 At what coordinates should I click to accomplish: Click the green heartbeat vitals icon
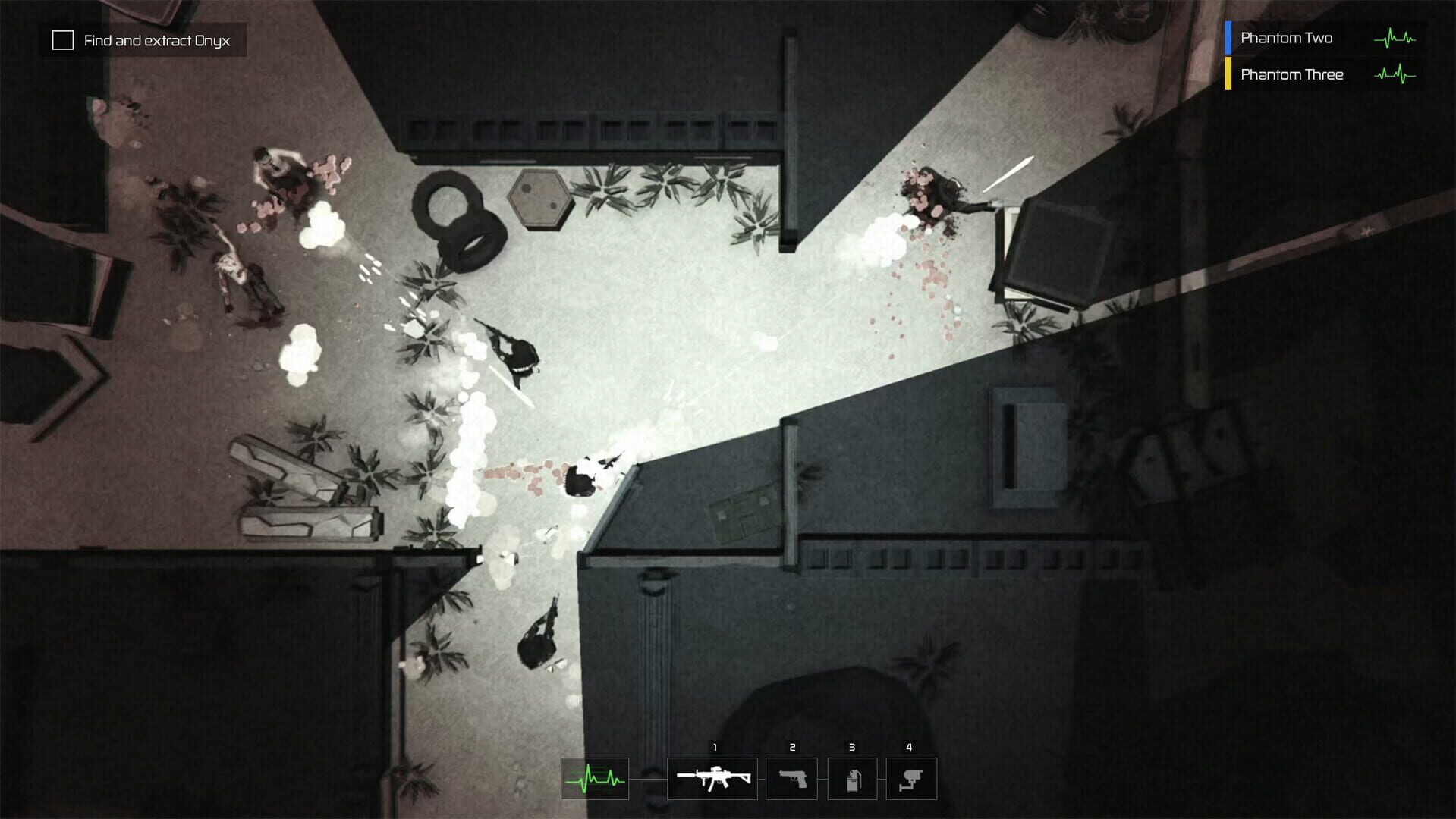pyautogui.click(x=595, y=778)
